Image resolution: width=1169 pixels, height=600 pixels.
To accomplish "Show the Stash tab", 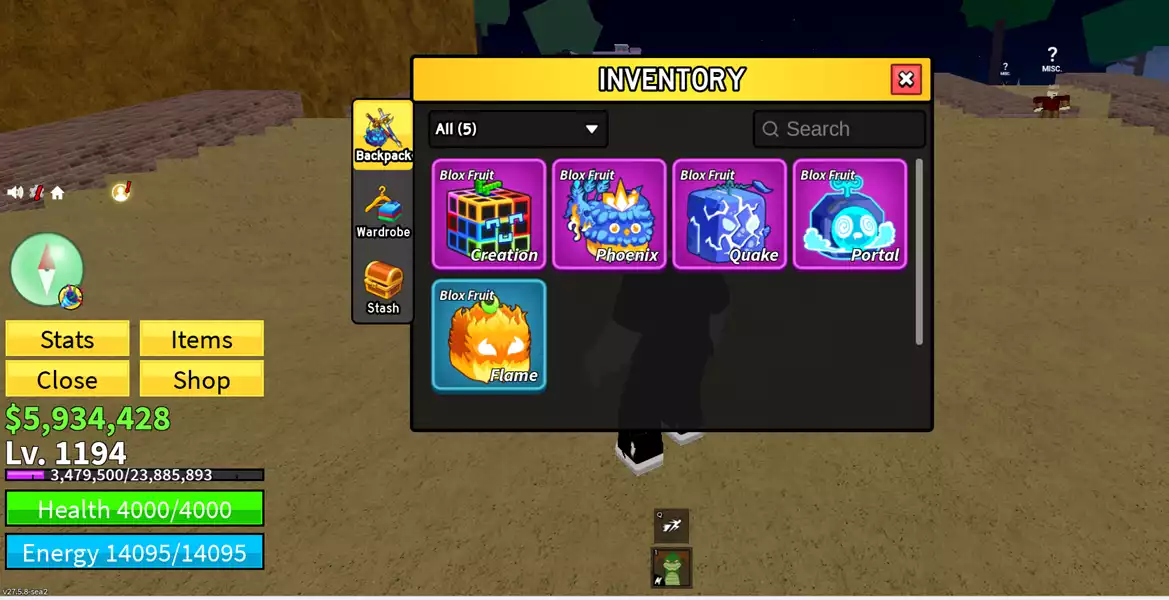I will coord(383,287).
